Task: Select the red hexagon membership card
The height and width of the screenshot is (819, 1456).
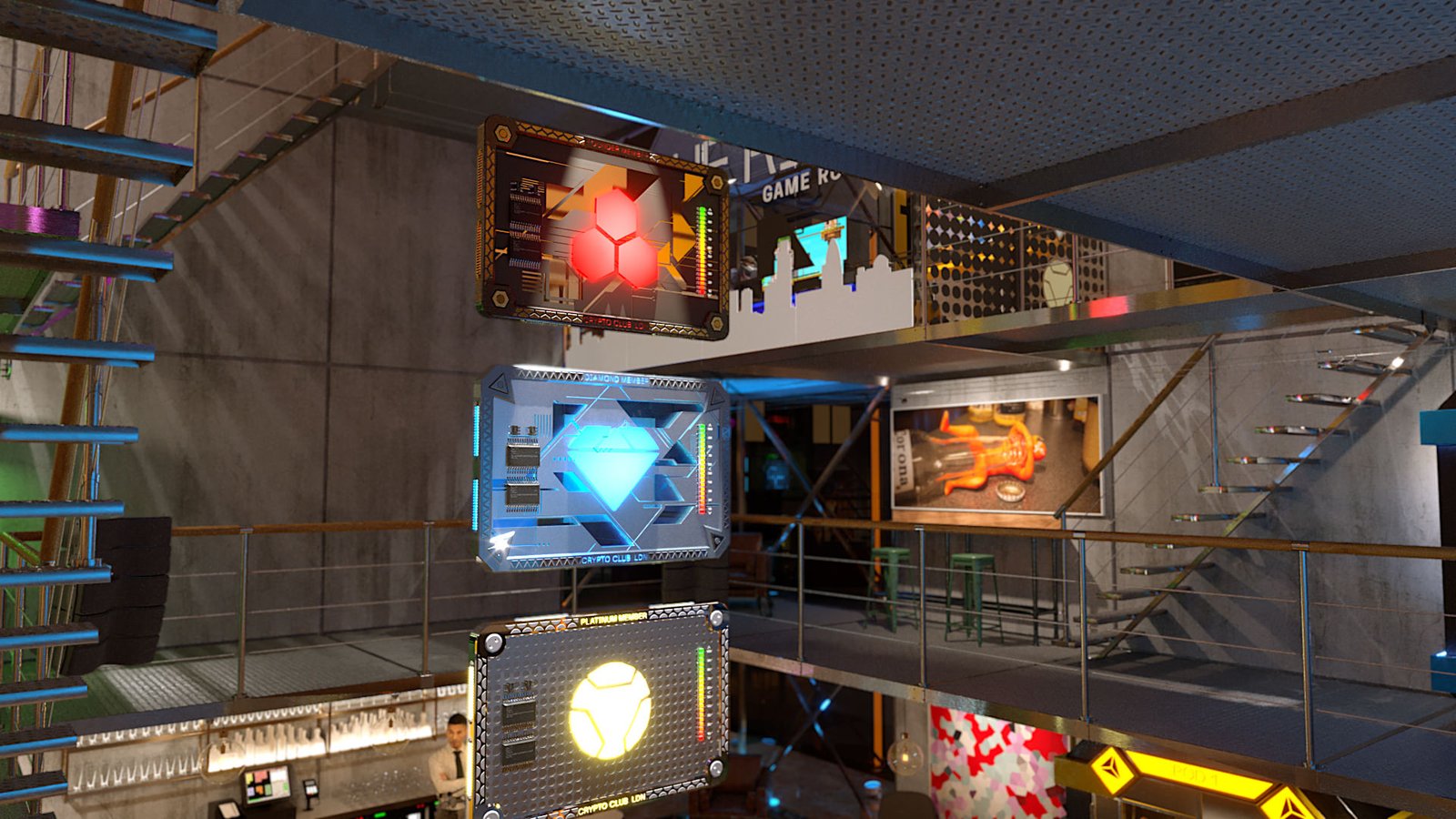Action: point(603,229)
